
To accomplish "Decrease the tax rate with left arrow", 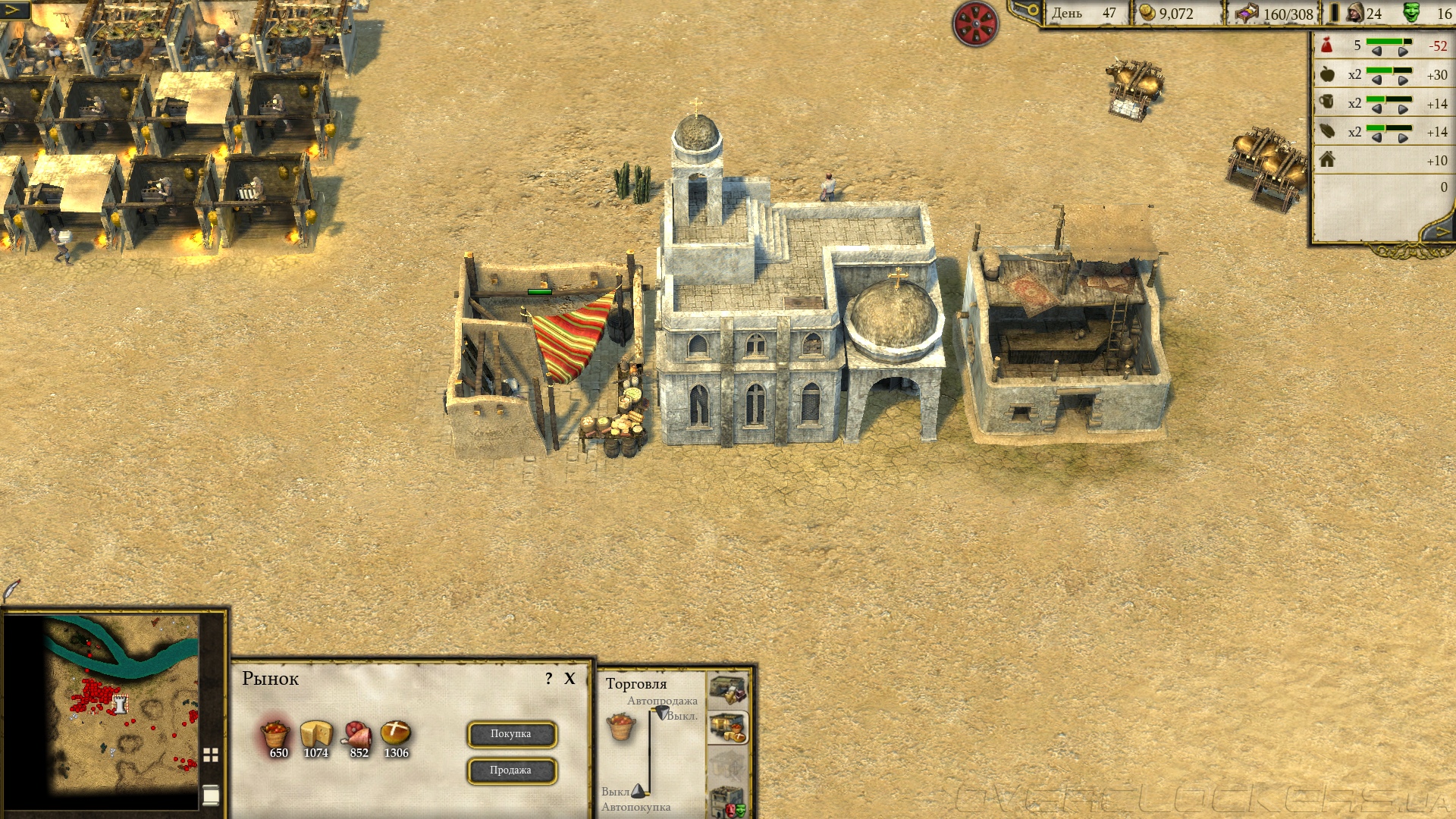I will [1376, 52].
